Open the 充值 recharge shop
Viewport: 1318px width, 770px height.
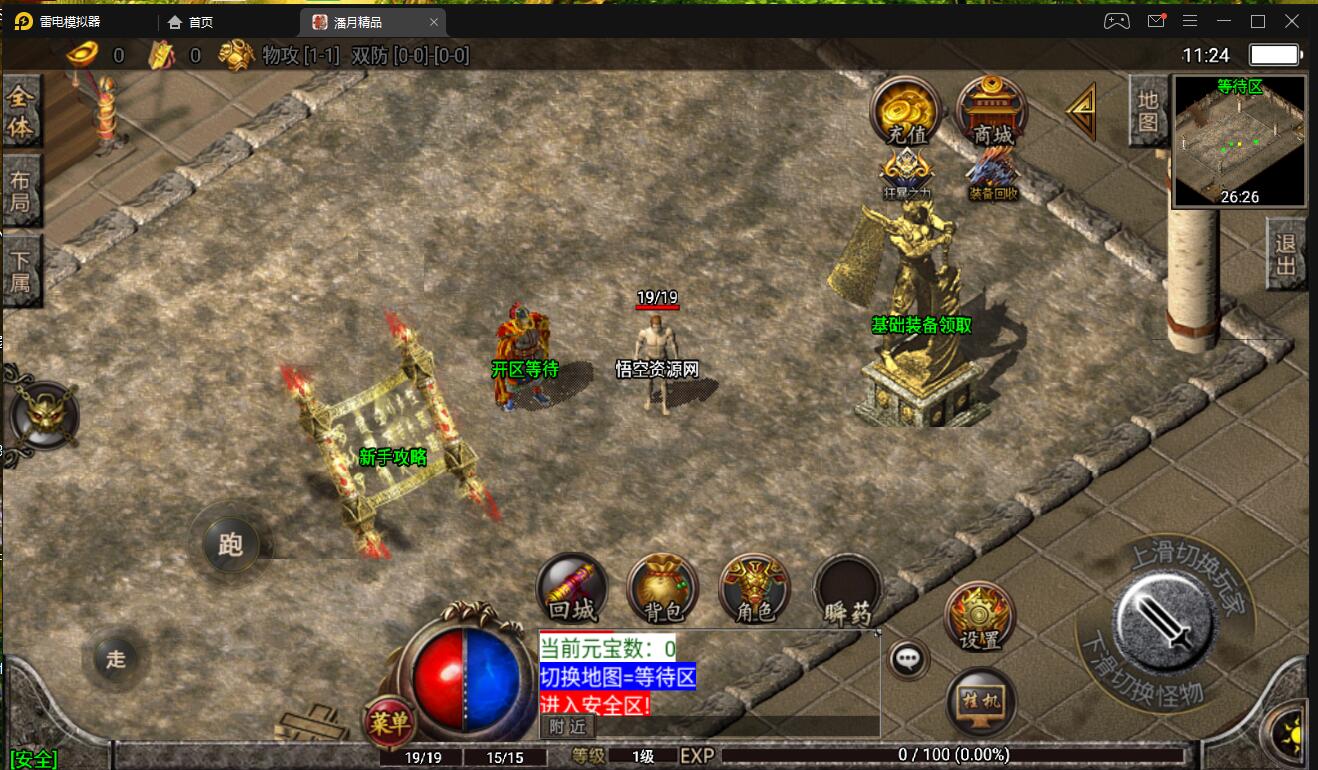906,112
